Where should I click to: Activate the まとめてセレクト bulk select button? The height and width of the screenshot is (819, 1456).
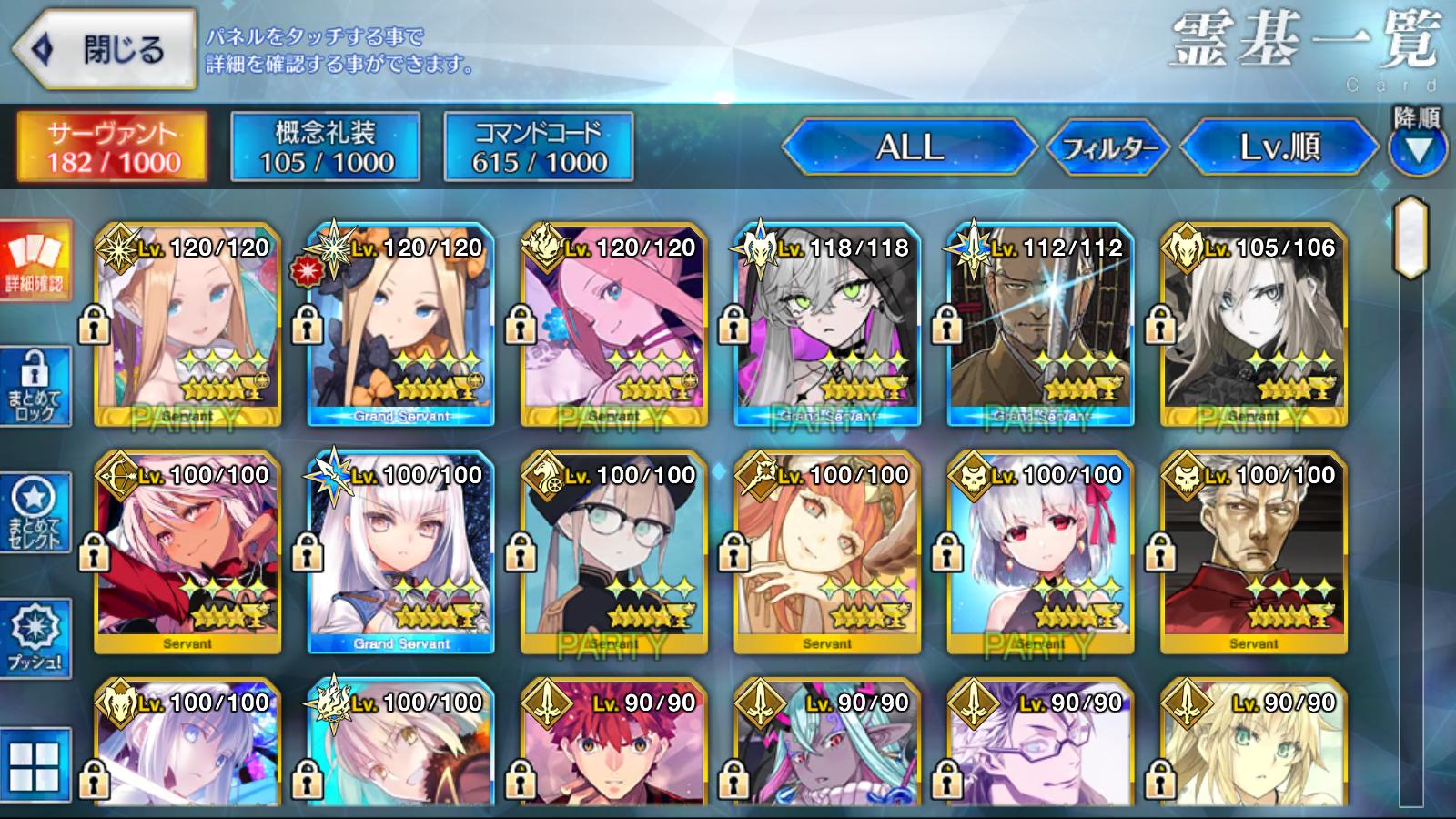coord(35,512)
